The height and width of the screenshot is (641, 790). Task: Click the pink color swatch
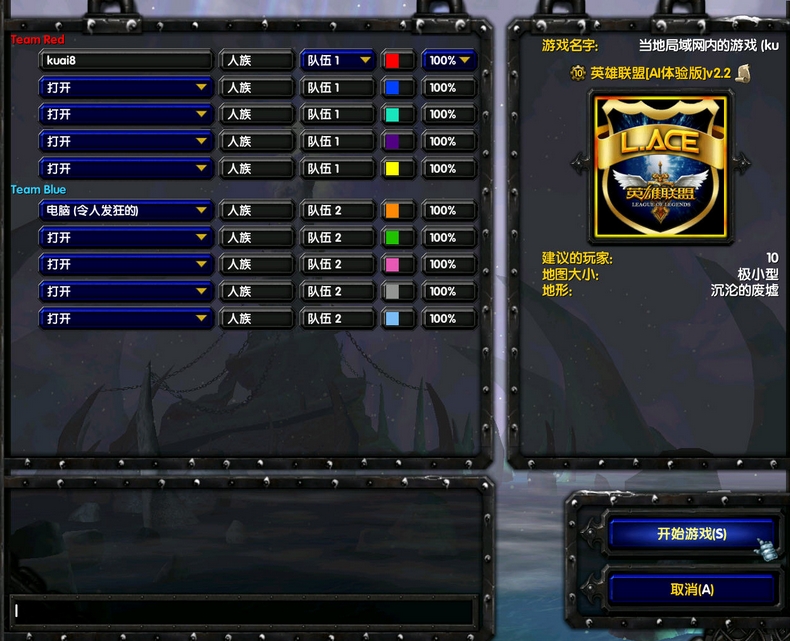(392, 265)
